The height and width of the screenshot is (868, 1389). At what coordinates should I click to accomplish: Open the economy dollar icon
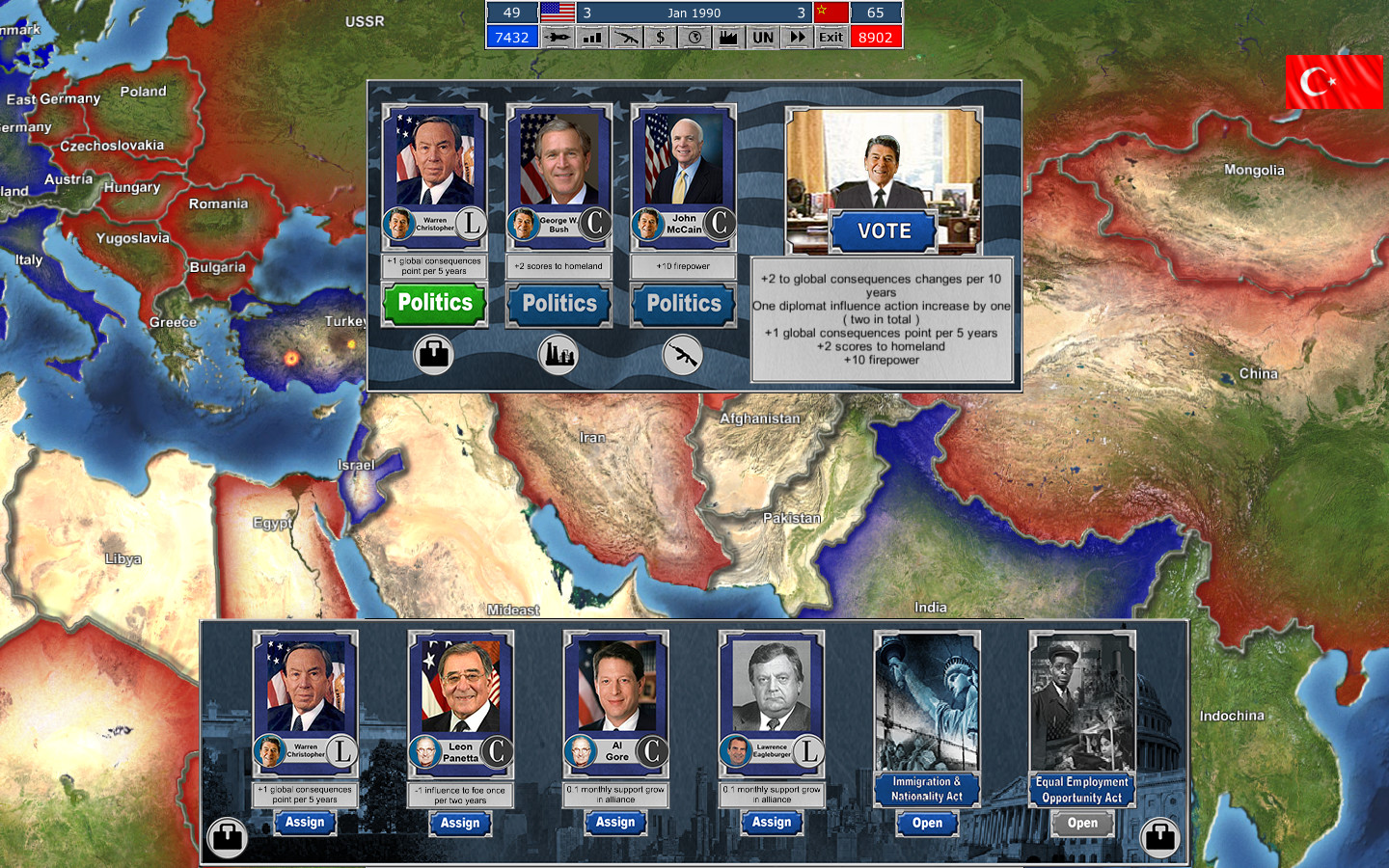660,37
